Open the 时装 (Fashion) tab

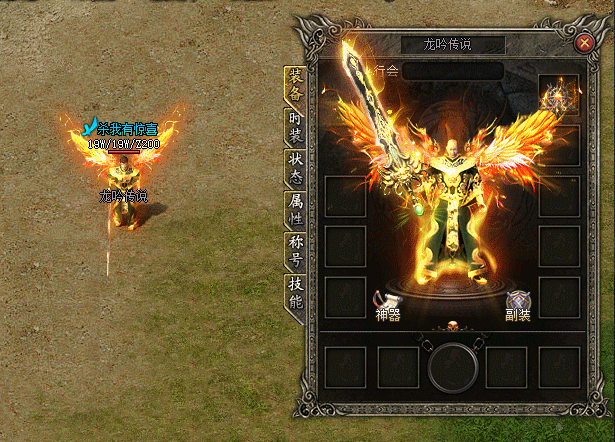295,129
